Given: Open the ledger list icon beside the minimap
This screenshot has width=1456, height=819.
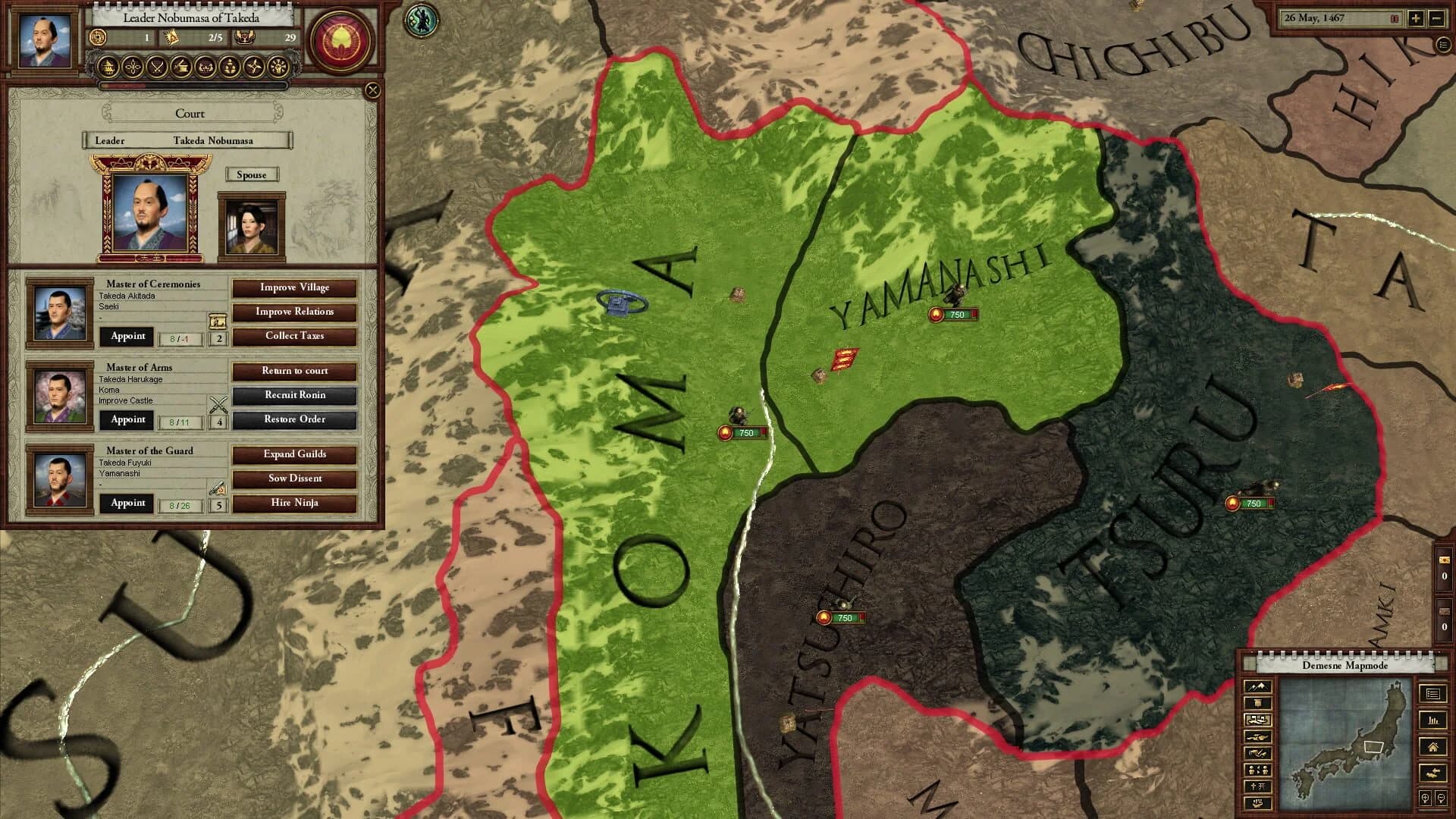Looking at the screenshot, I should (x=1435, y=695).
